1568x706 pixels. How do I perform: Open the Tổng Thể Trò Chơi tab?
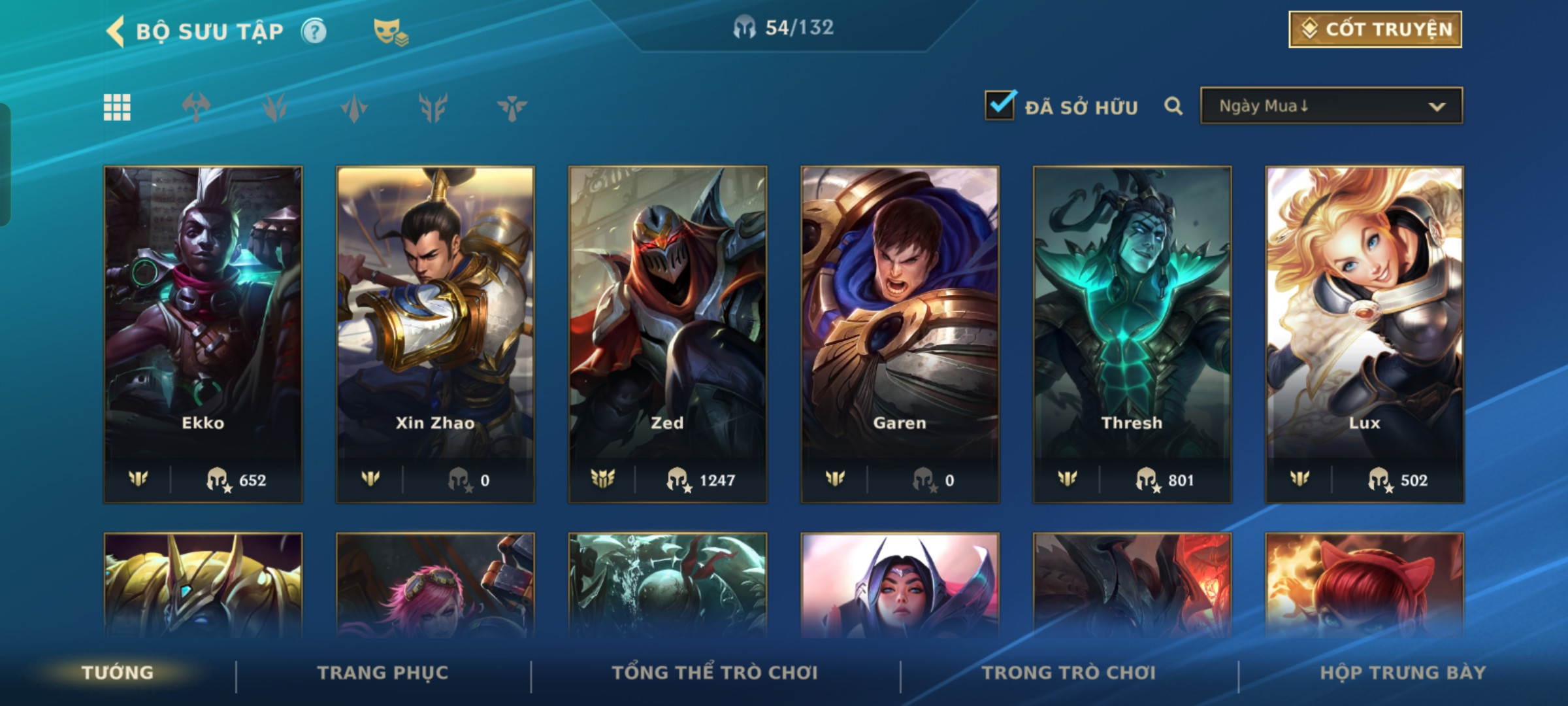(715, 673)
